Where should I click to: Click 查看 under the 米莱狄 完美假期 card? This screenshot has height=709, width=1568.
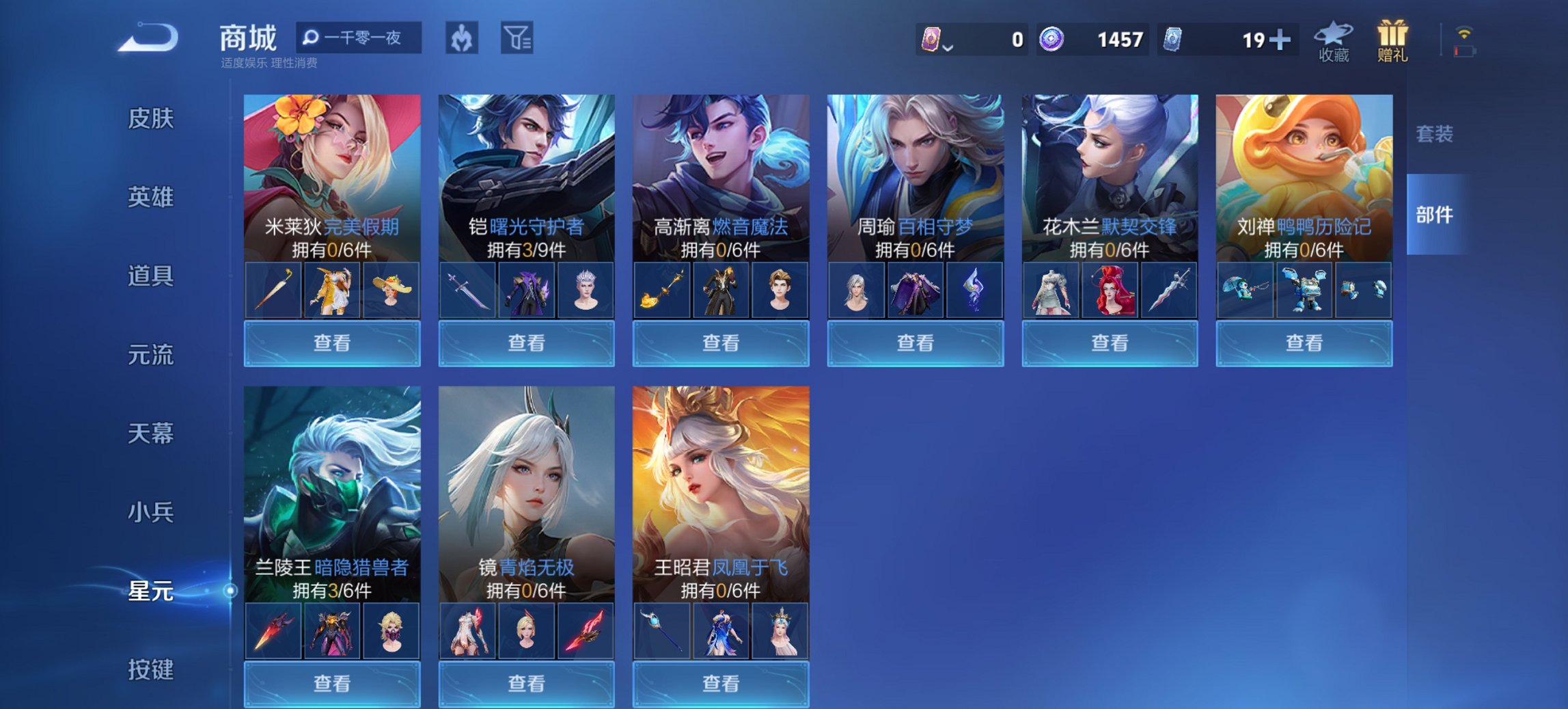pos(331,343)
